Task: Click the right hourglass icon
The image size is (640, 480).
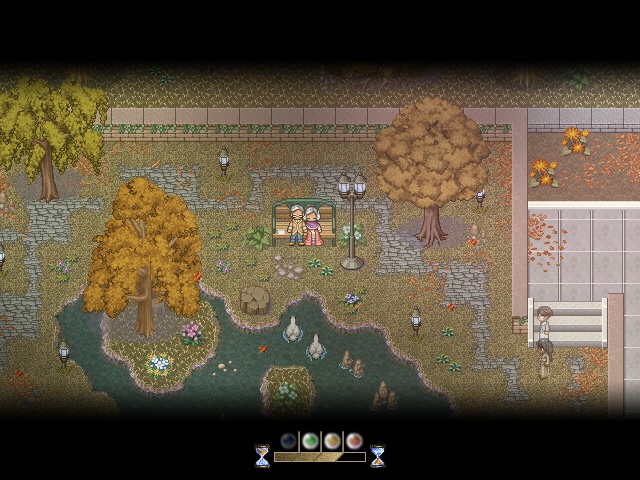Action: pyautogui.click(x=378, y=456)
